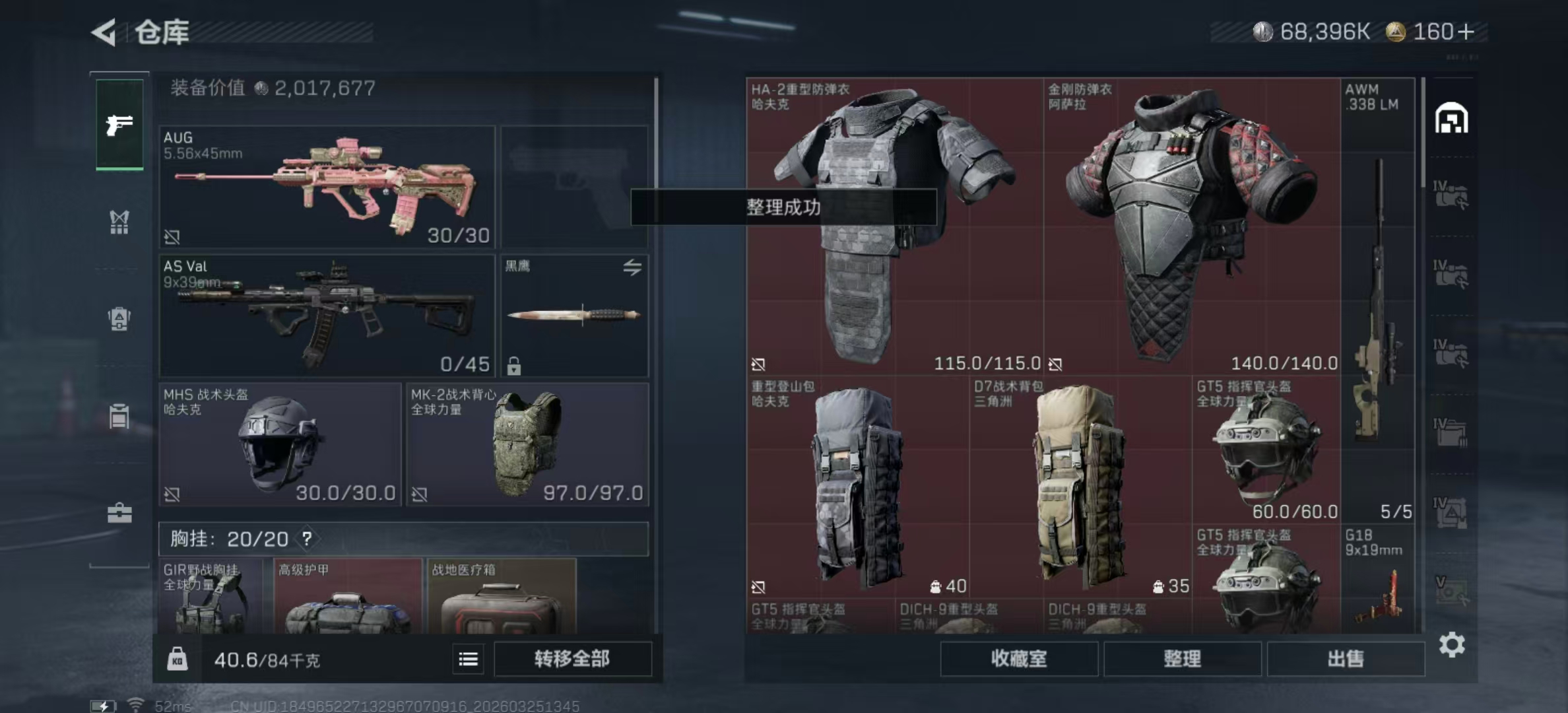Viewport: 1568px width, 713px height.
Task: Open the 出售 sell menu
Action: click(x=1345, y=658)
